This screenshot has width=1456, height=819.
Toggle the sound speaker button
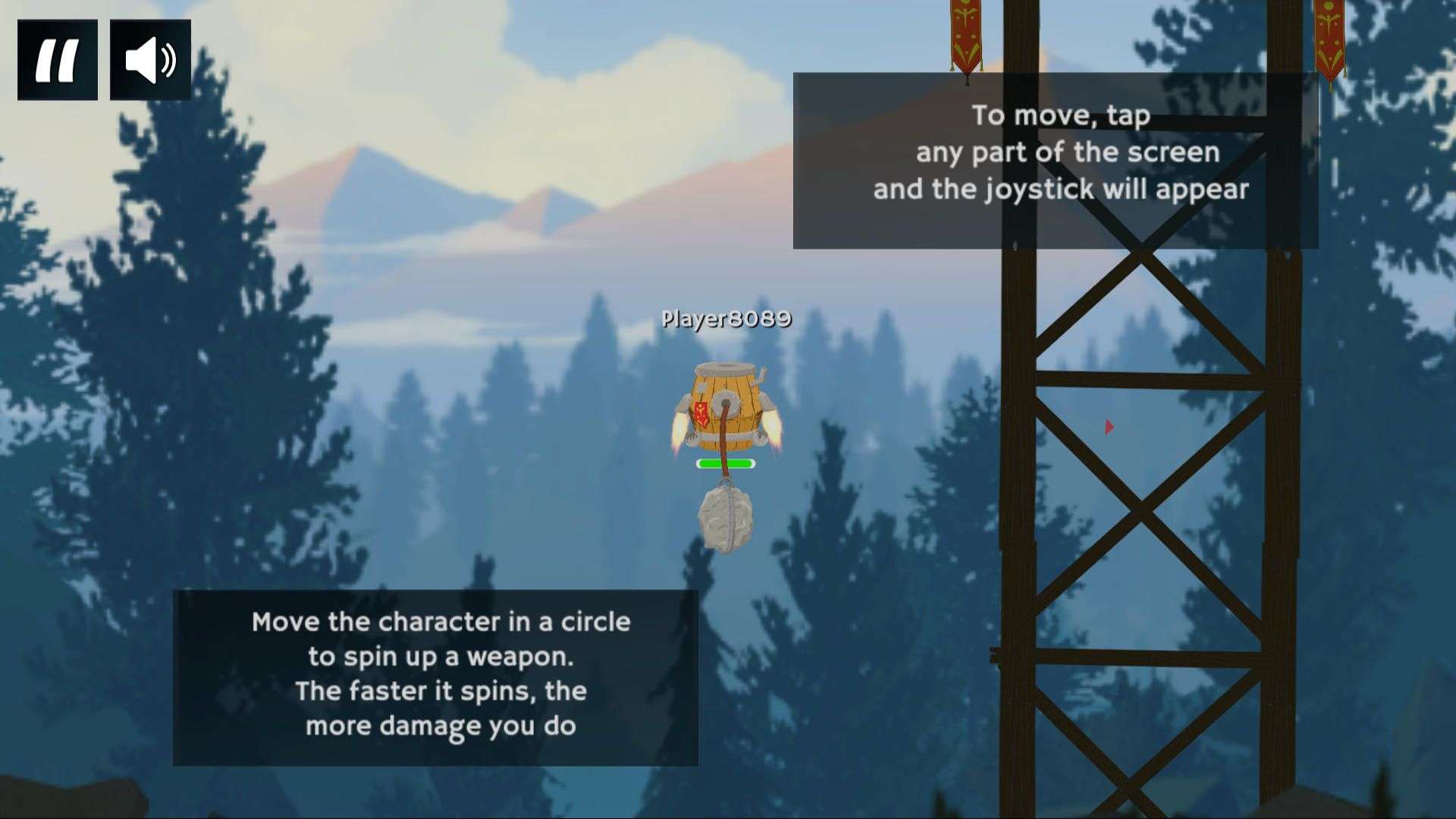point(150,60)
